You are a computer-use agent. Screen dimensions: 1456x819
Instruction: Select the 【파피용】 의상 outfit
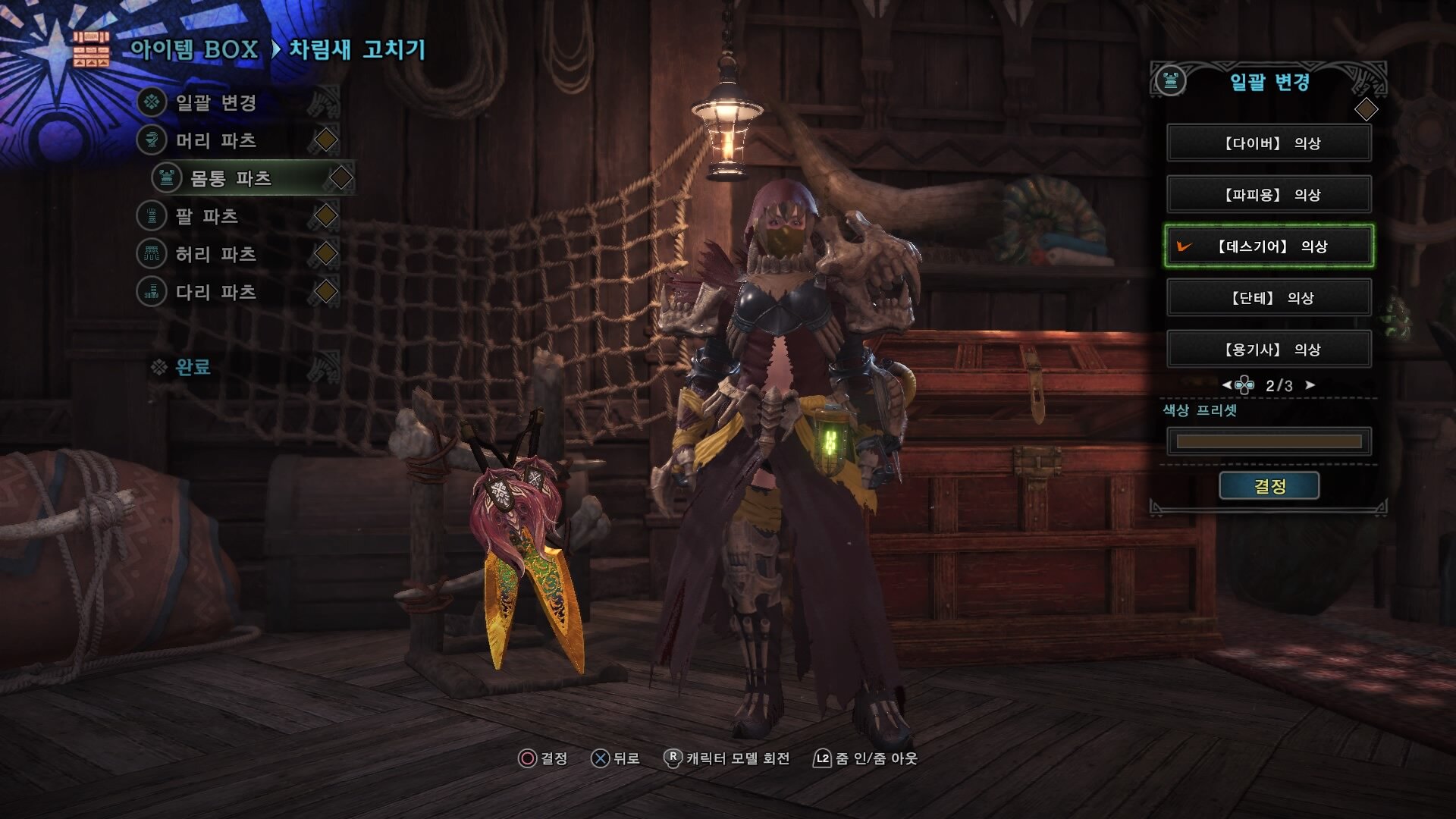point(1269,195)
